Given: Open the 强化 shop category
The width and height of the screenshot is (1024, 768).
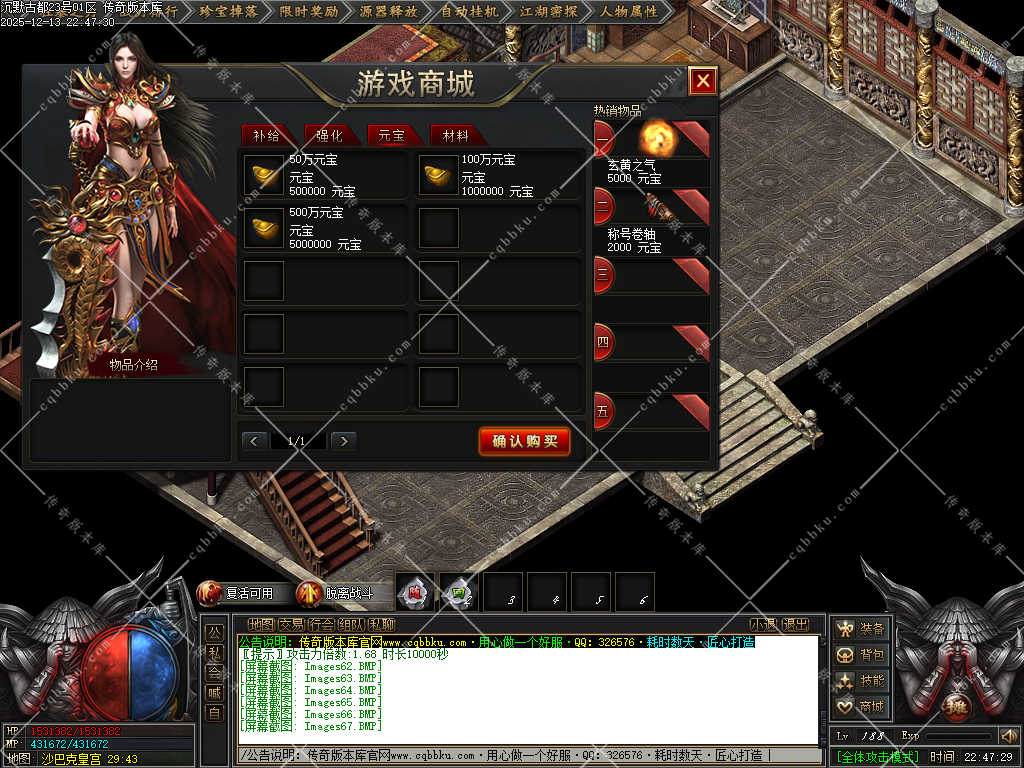Looking at the screenshot, I should point(329,136).
